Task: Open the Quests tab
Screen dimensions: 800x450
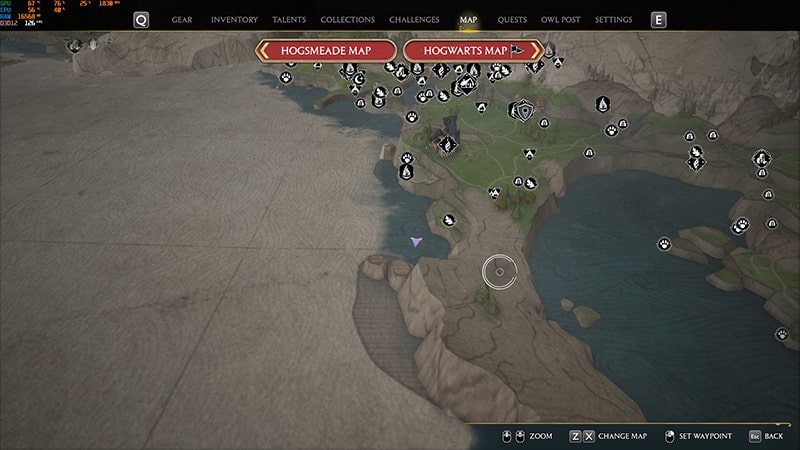Action: (512, 20)
